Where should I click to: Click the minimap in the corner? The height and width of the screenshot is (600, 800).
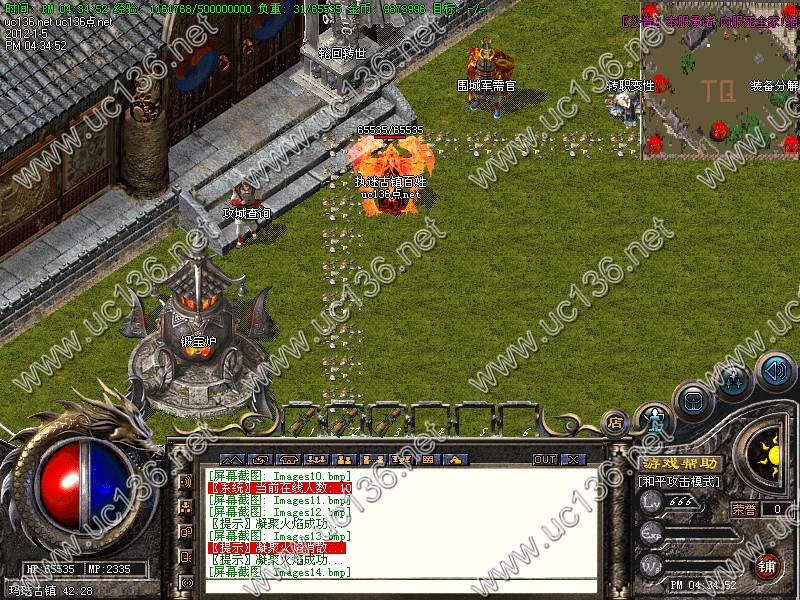[720, 80]
